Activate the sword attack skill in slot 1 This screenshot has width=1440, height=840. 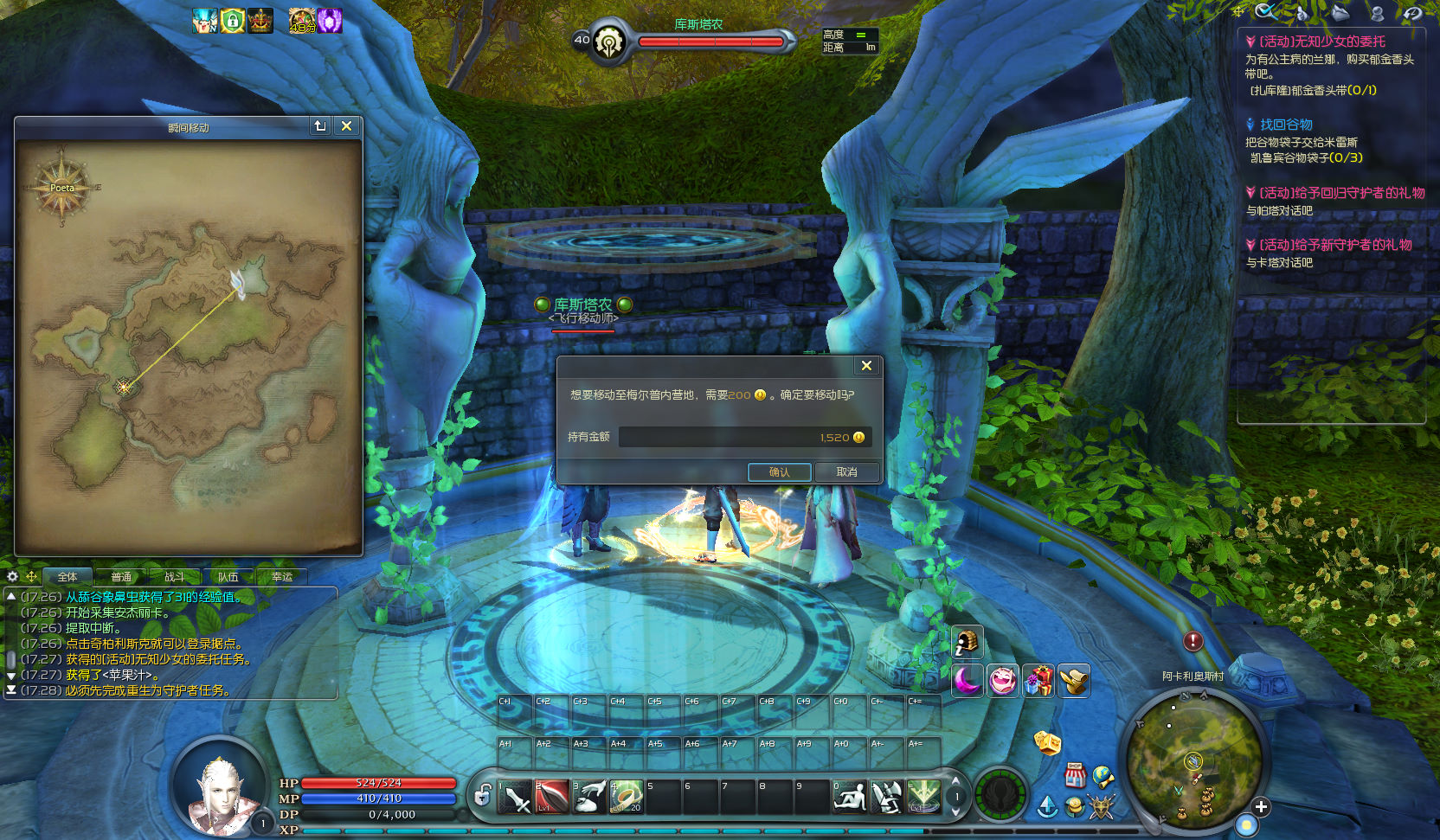[x=516, y=798]
